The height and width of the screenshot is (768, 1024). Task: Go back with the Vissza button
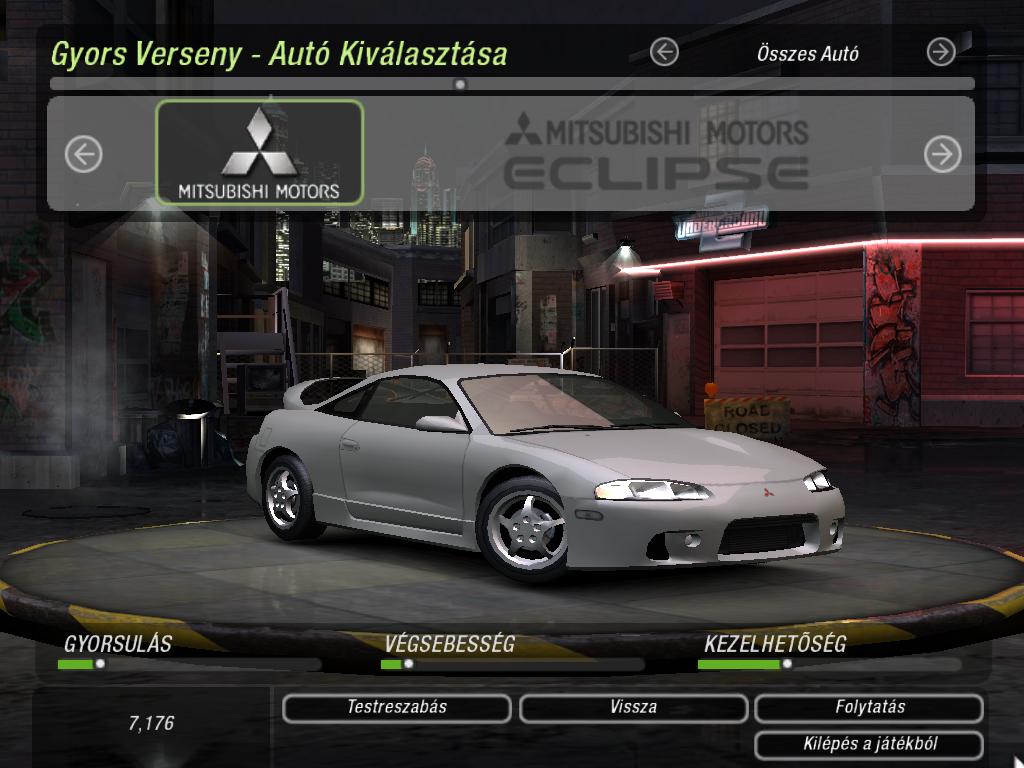pos(633,708)
